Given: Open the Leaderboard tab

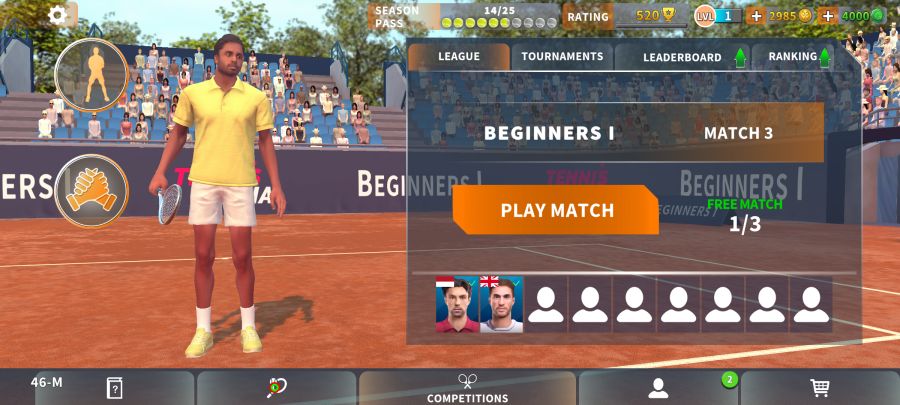Looking at the screenshot, I should [683, 57].
